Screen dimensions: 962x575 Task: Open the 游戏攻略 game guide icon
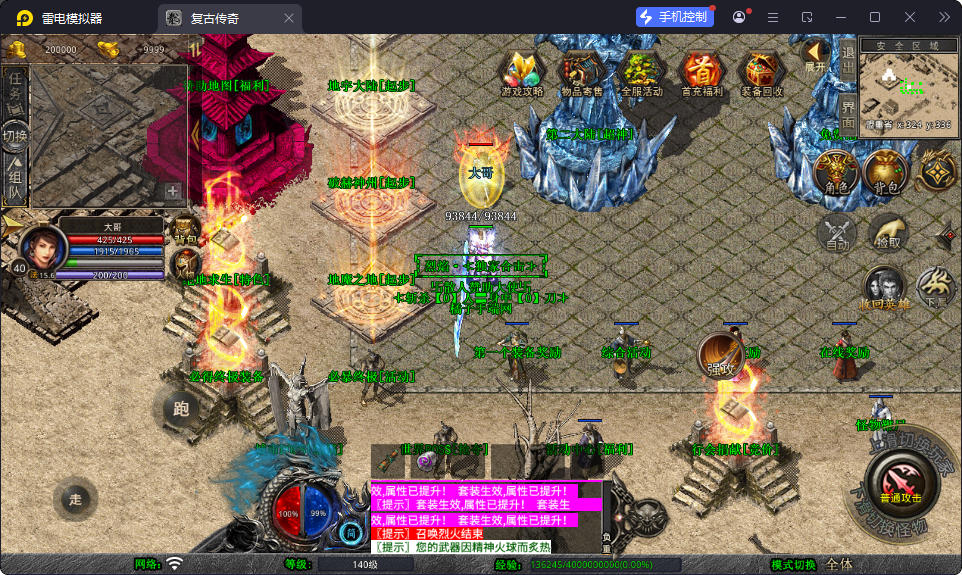pyautogui.click(x=521, y=73)
